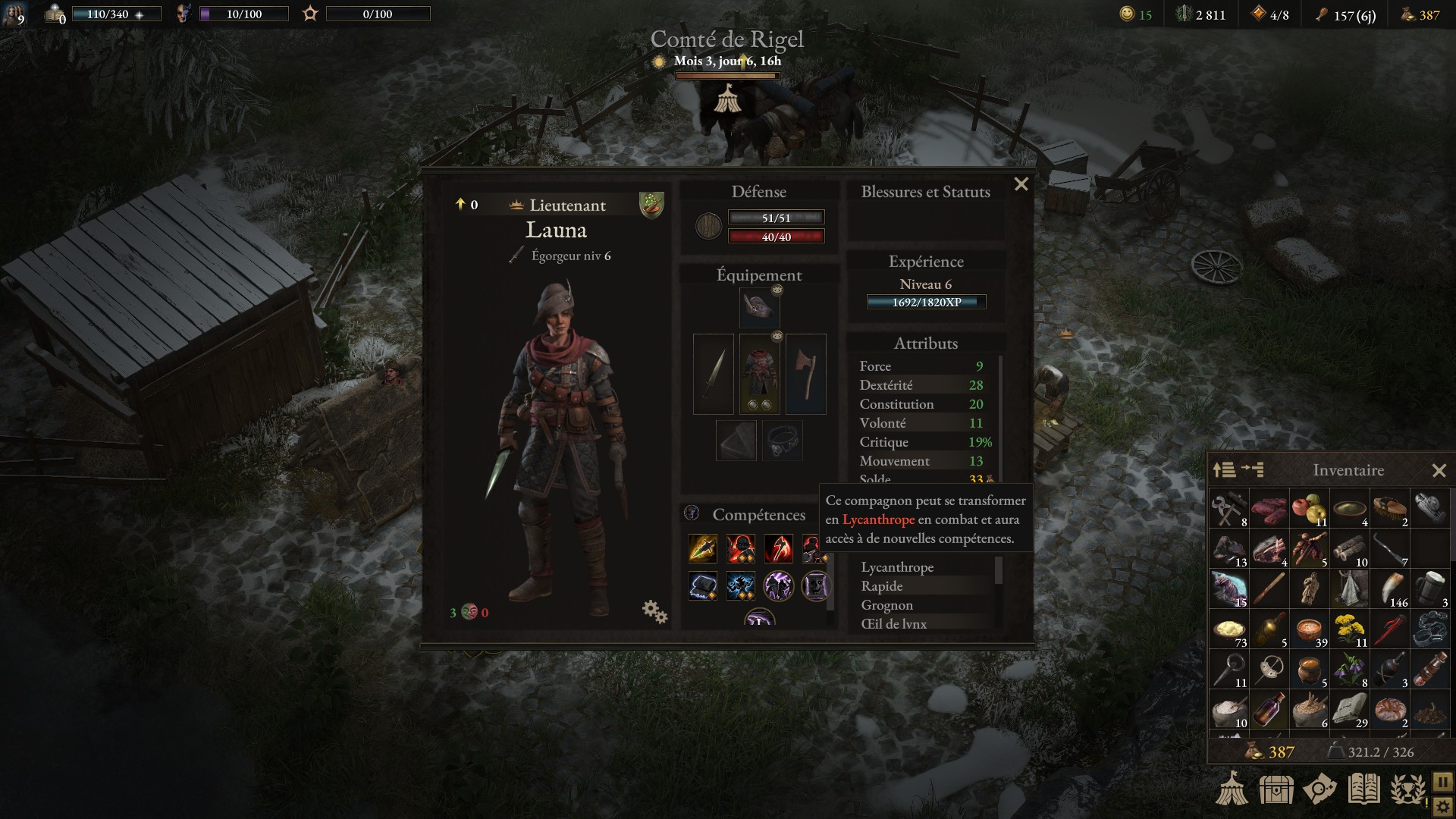Viewport: 1456px width, 819px height.
Task: Choose the green dagger thrust skill icon
Action: [x=703, y=548]
